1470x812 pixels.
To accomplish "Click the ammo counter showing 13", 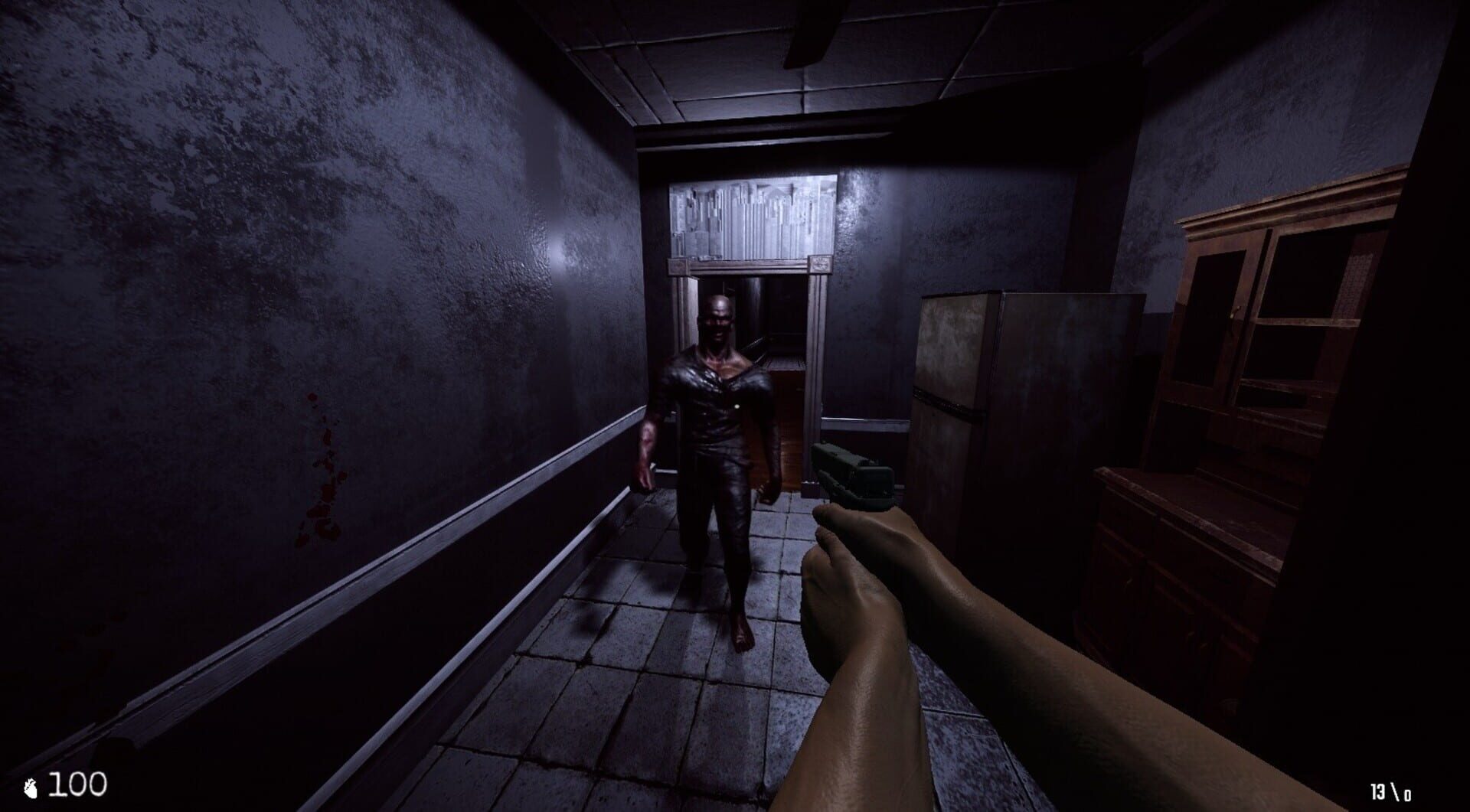I will [x=1377, y=791].
